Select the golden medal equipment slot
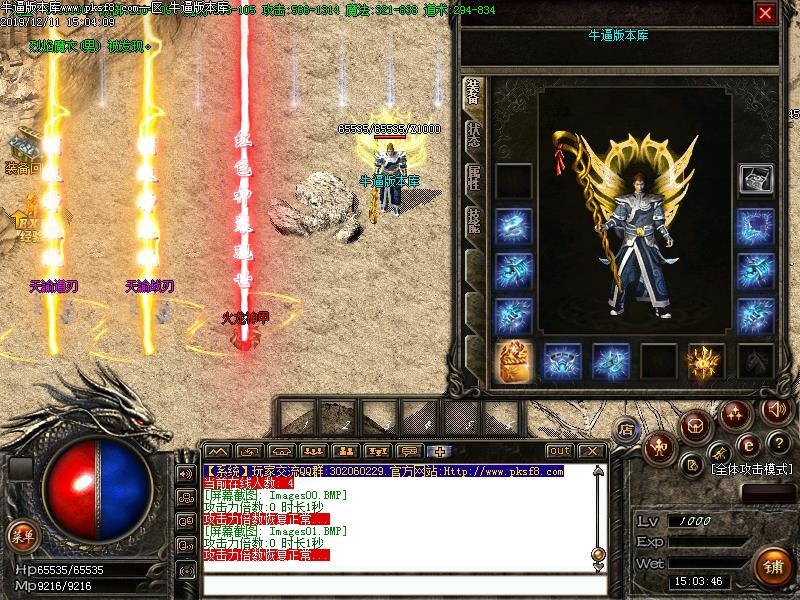The width and height of the screenshot is (800, 600). coord(513,361)
